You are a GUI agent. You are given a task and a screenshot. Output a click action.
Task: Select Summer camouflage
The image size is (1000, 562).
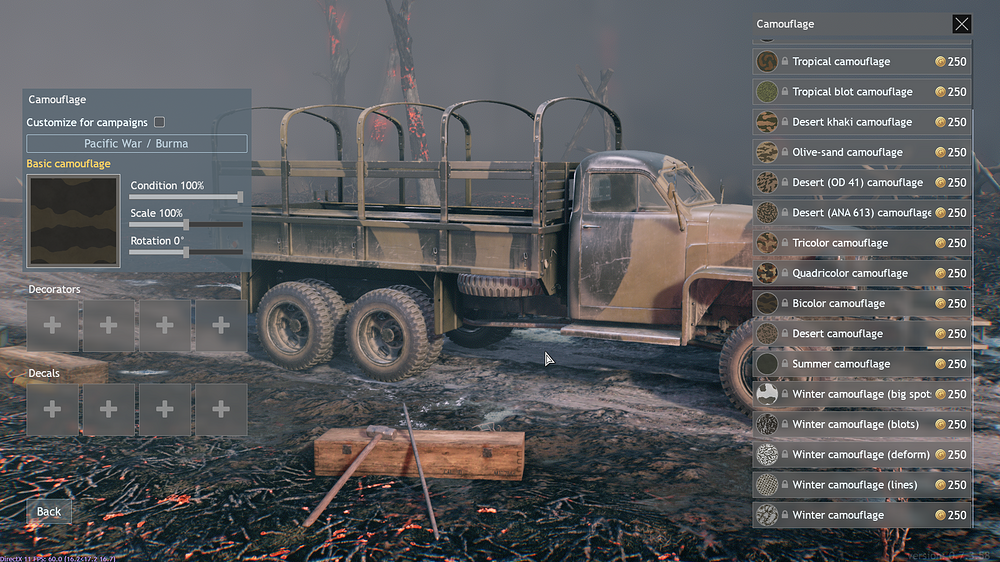(x=841, y=364)
